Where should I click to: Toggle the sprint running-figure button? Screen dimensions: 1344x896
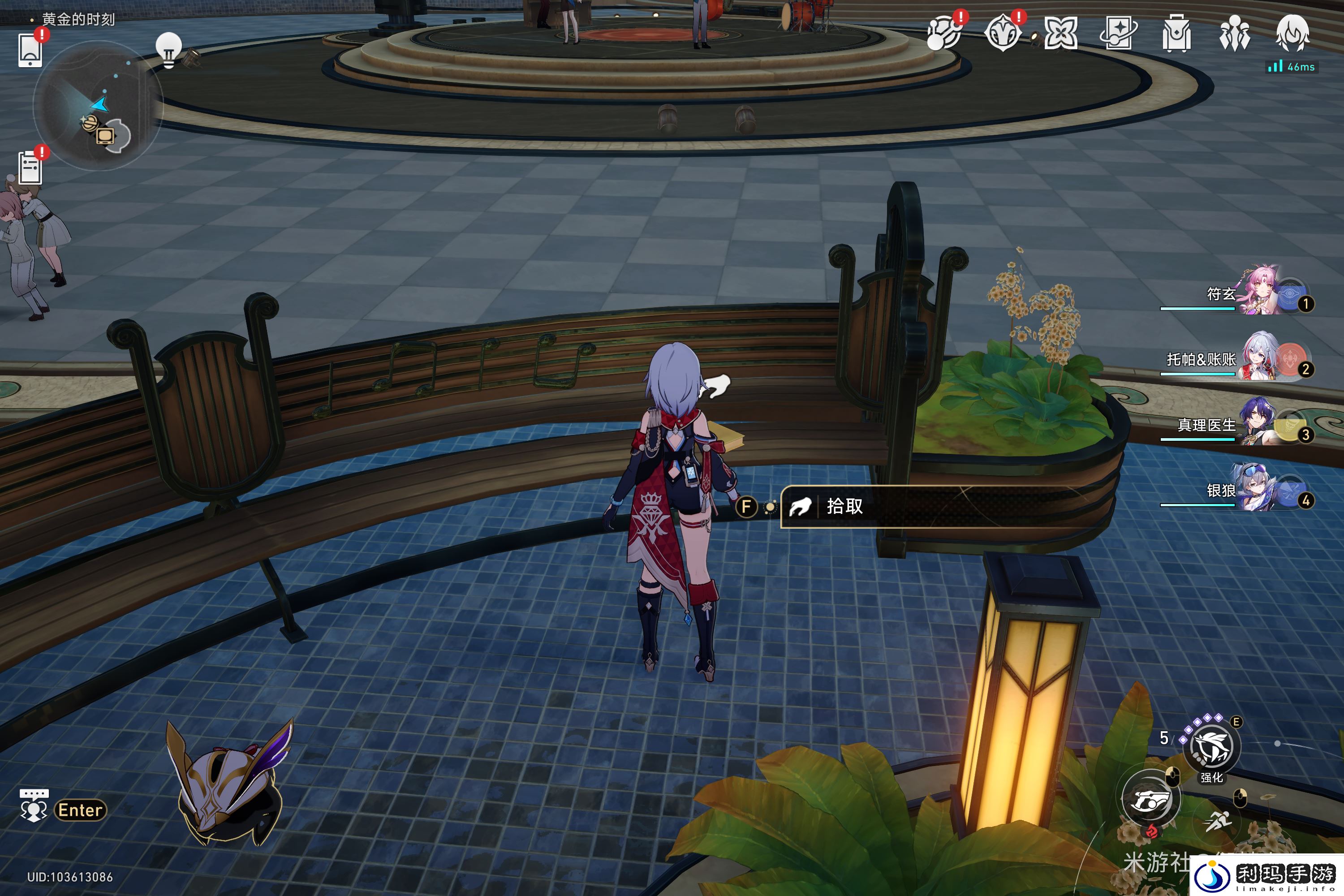point(1218,821)
